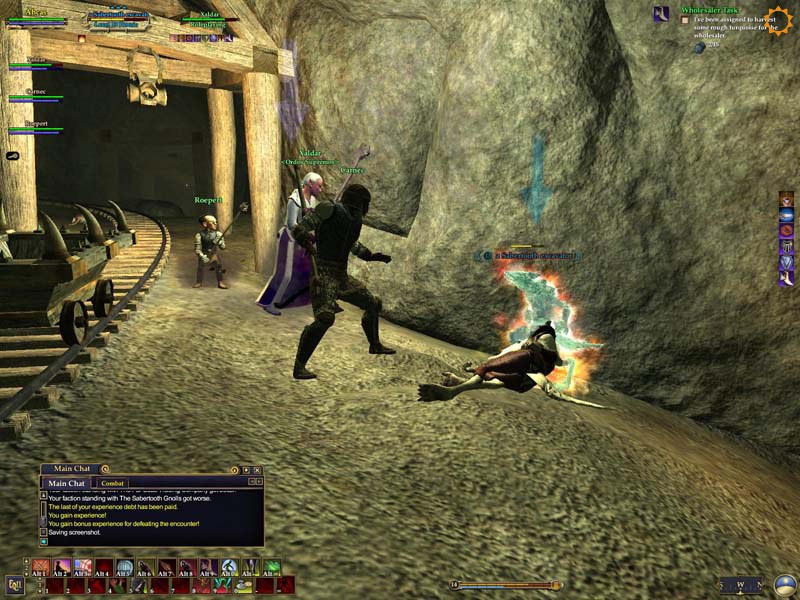
Task: Click the boot icon beside the quest tracker
Action: [x=661, y=14]
